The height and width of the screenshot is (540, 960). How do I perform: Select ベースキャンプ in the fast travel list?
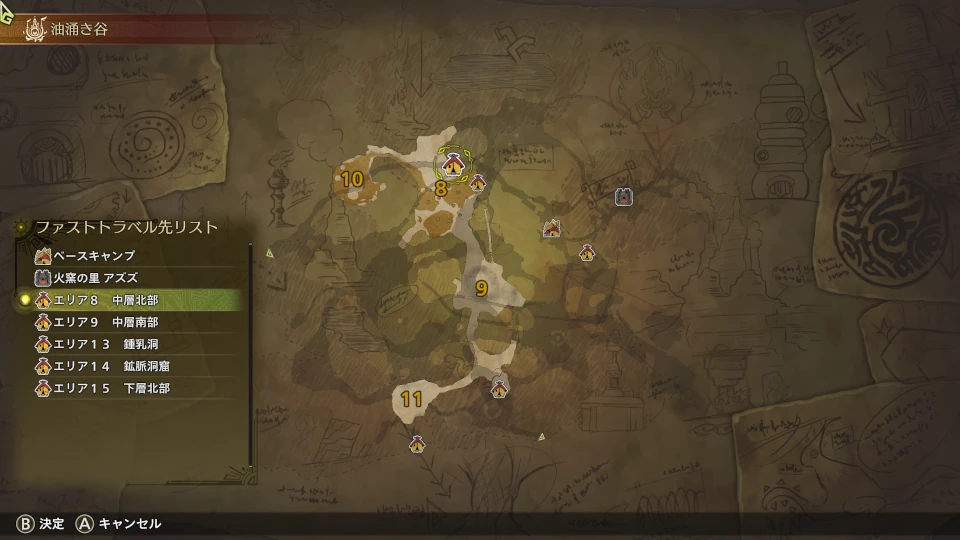click(95, 256)
